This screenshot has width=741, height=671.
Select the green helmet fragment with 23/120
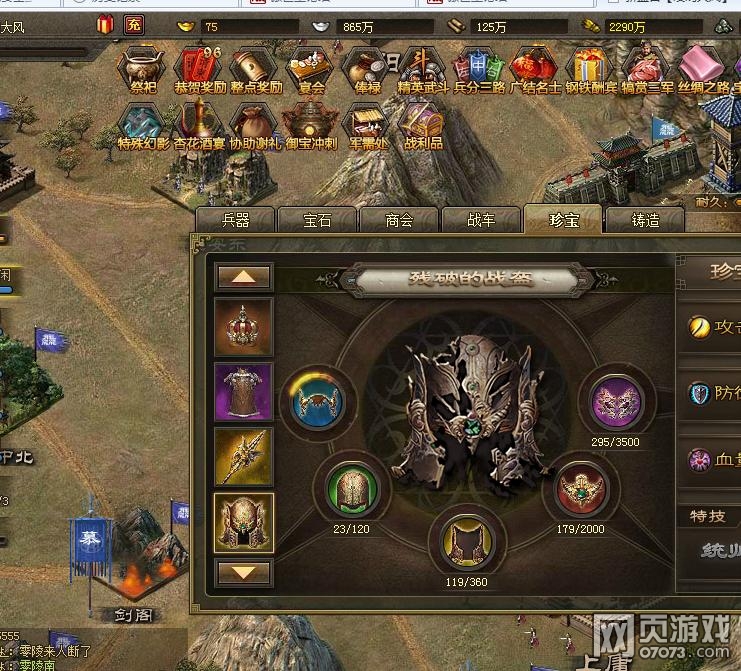[351, 487]
